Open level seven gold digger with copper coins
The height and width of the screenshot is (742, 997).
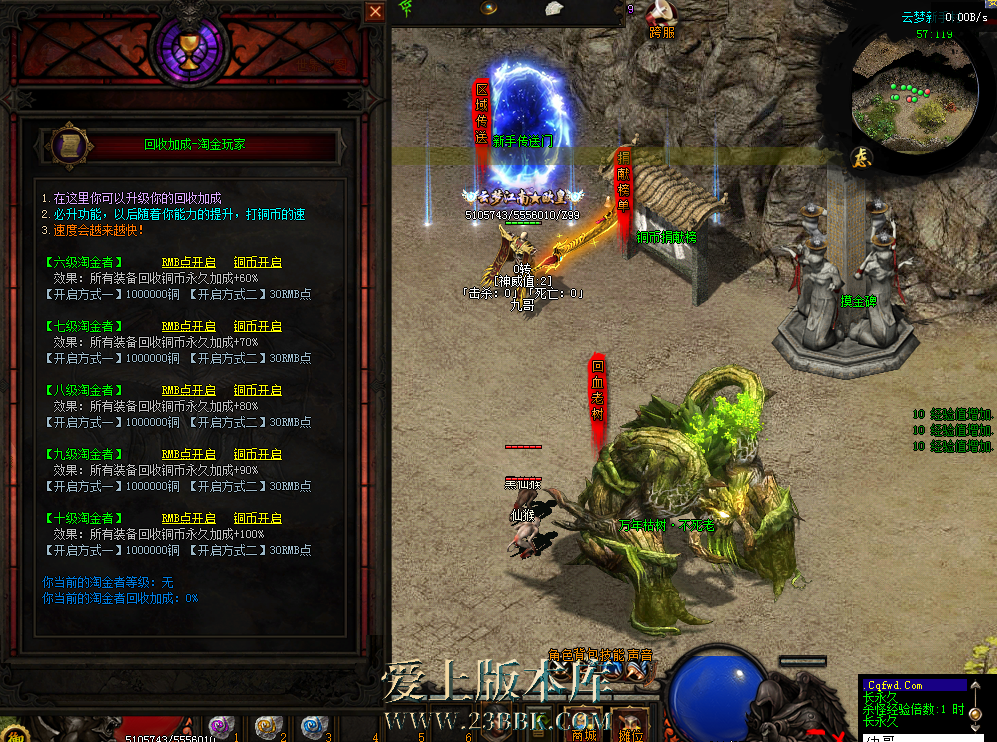tap(258, 327)
